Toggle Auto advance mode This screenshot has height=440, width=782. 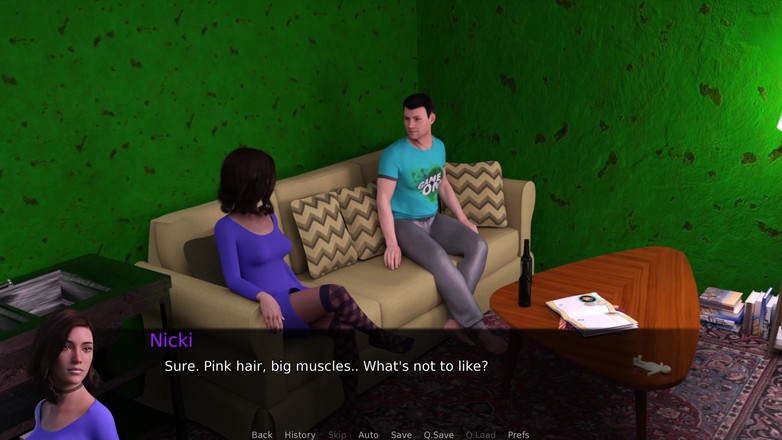click(368, 435)
